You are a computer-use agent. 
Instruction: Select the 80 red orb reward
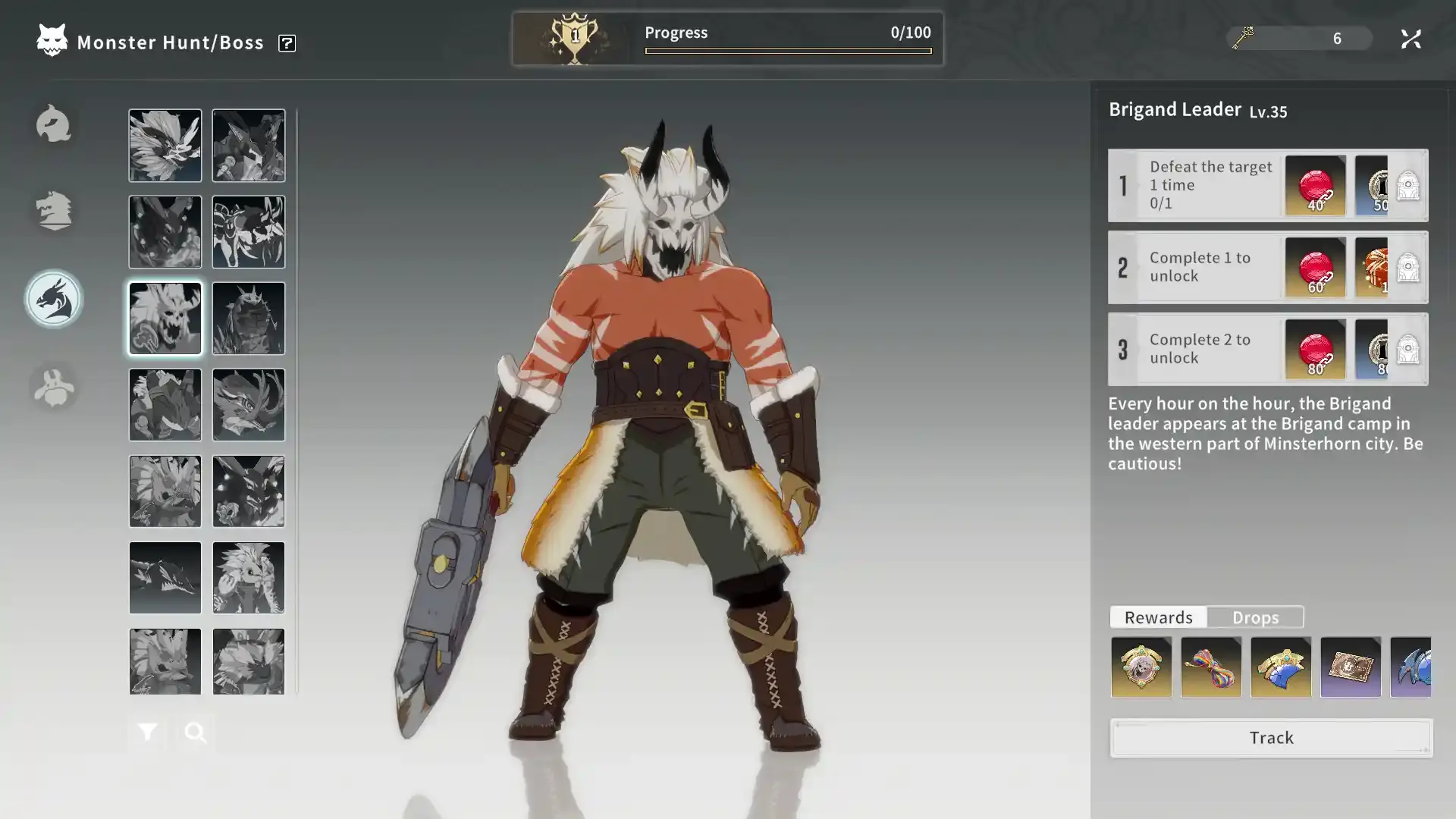1315,349
